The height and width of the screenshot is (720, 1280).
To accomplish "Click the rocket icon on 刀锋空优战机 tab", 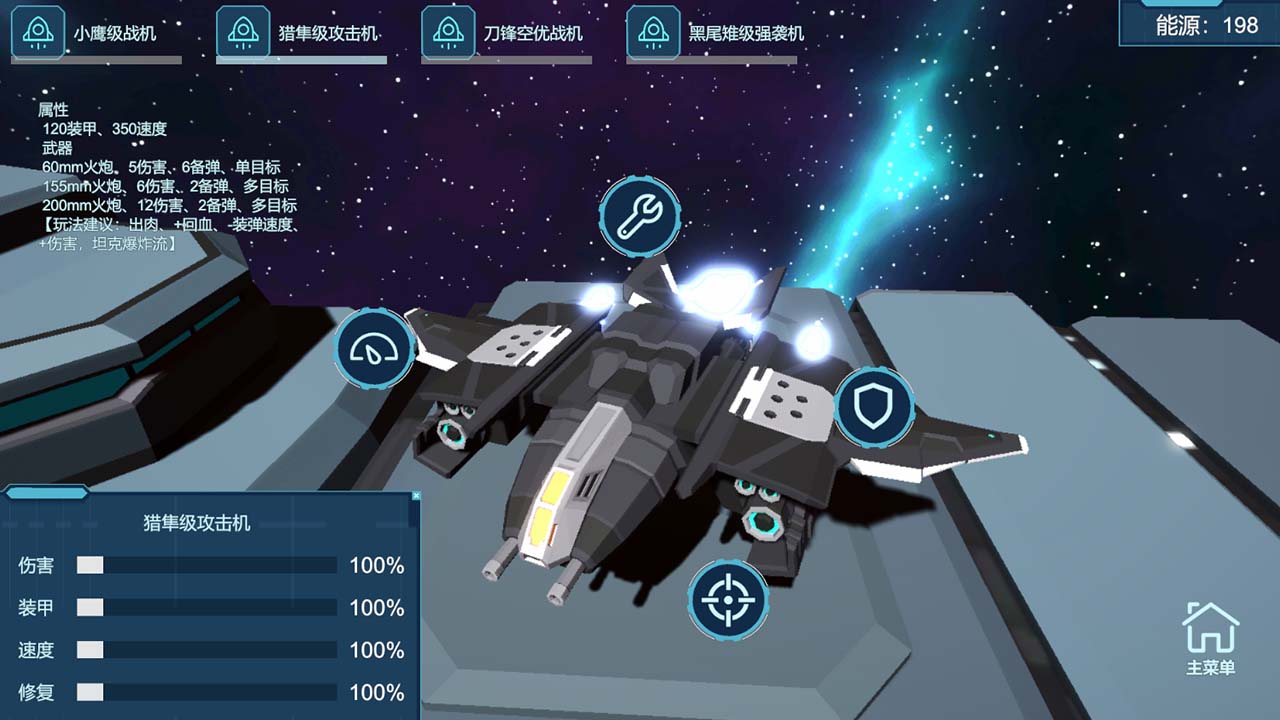I will pos(448,30).
